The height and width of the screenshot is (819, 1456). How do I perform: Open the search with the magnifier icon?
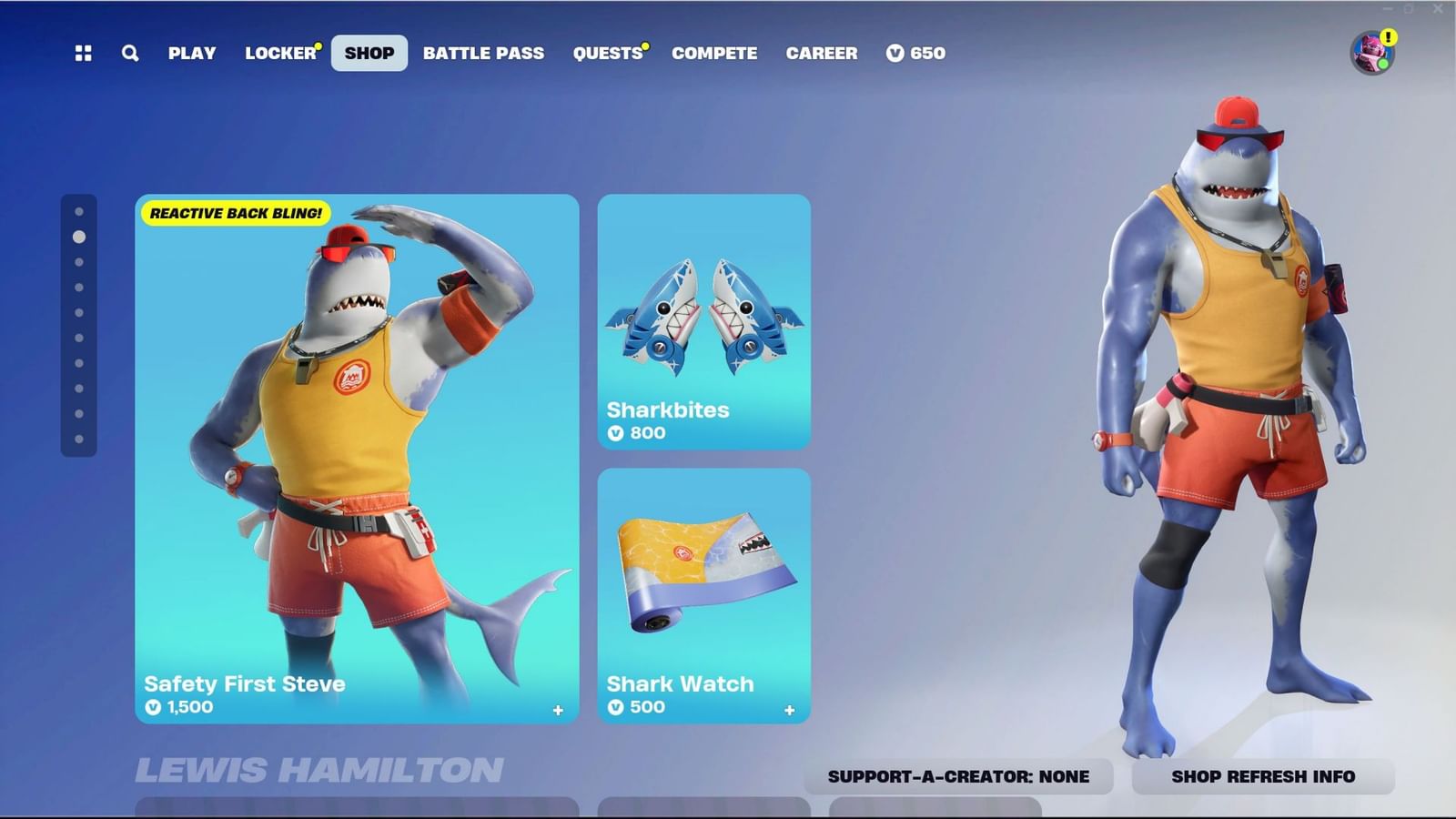tap(129, 54)
